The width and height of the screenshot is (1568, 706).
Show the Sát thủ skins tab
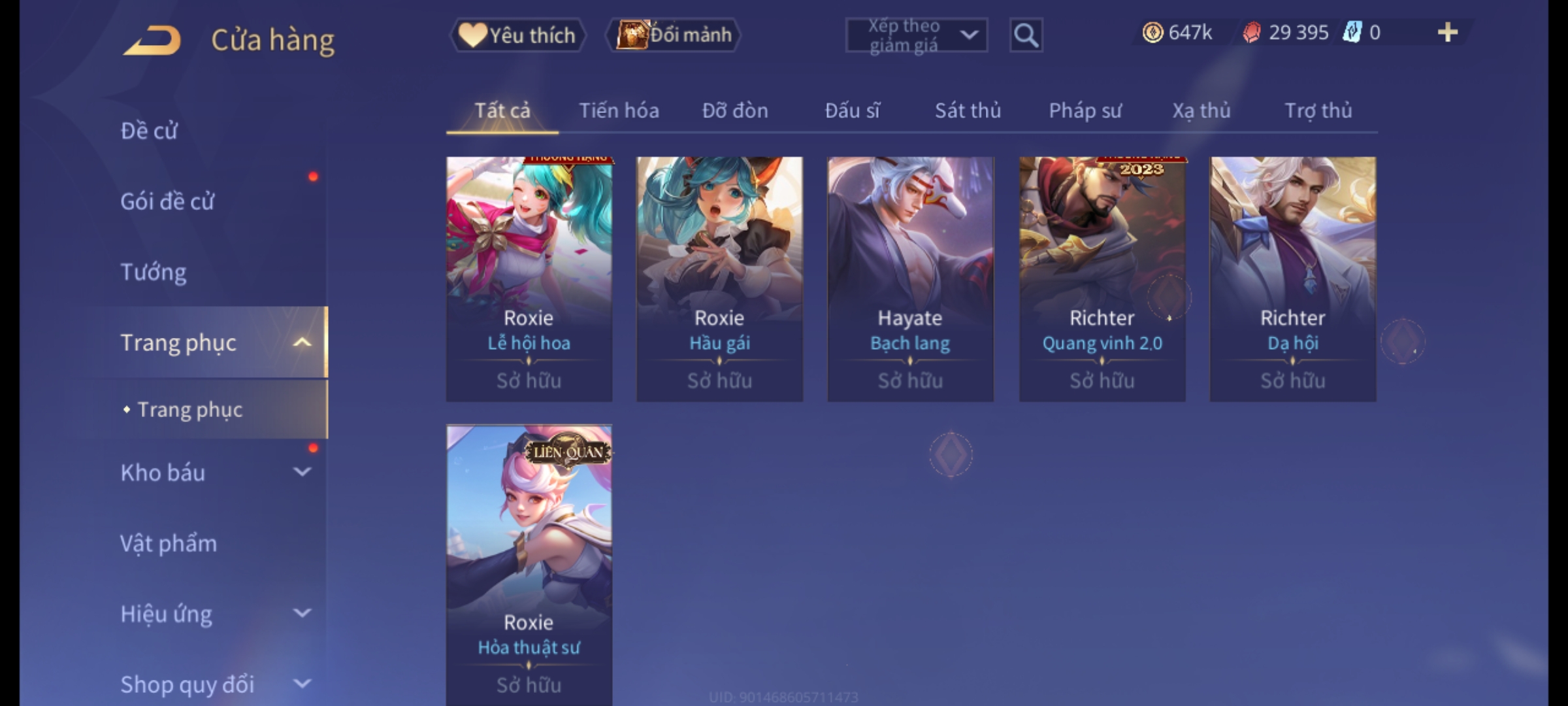[968, 111]
